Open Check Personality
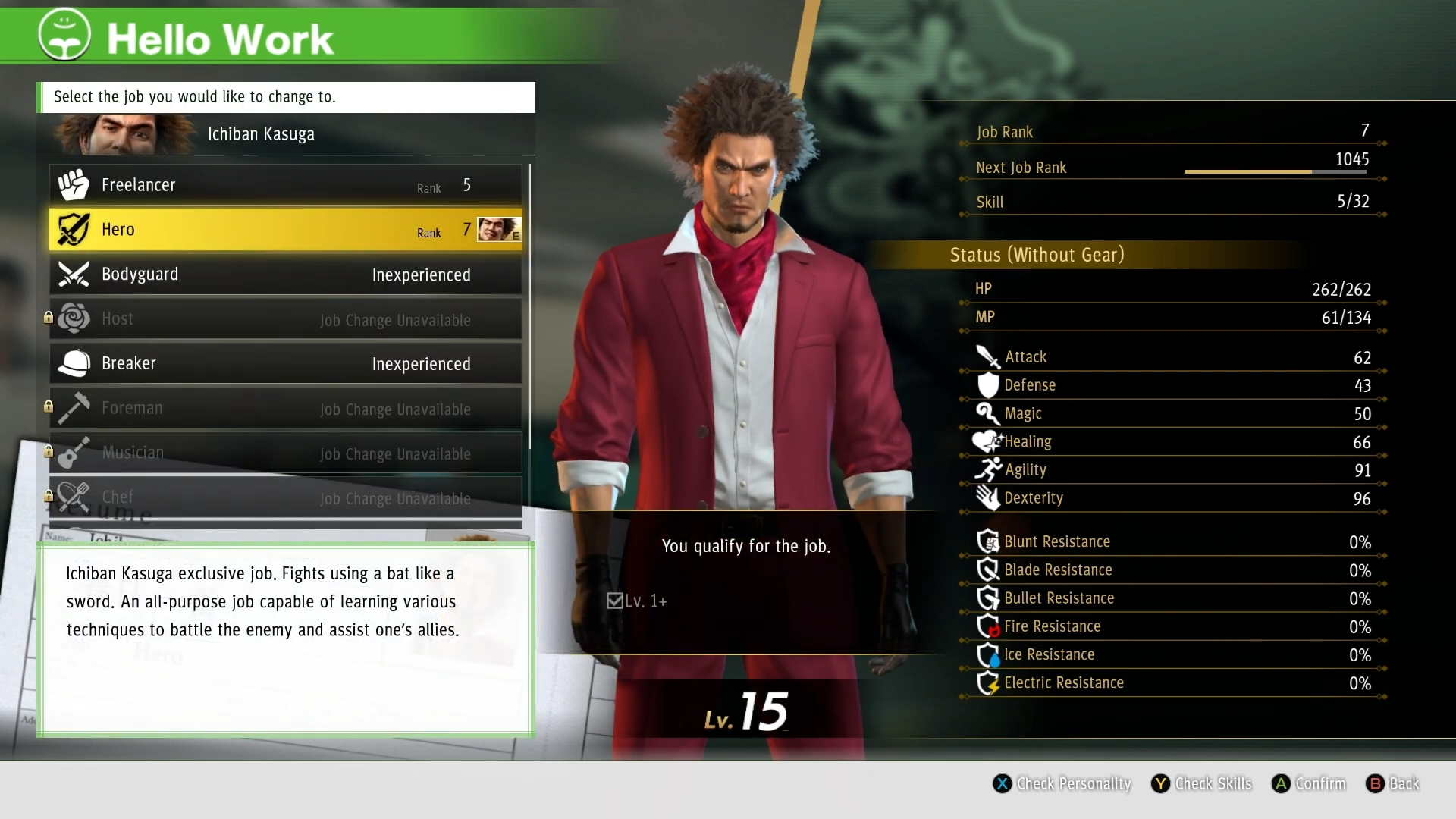This screenshot has height=819, width=1456. [1062, 783]
